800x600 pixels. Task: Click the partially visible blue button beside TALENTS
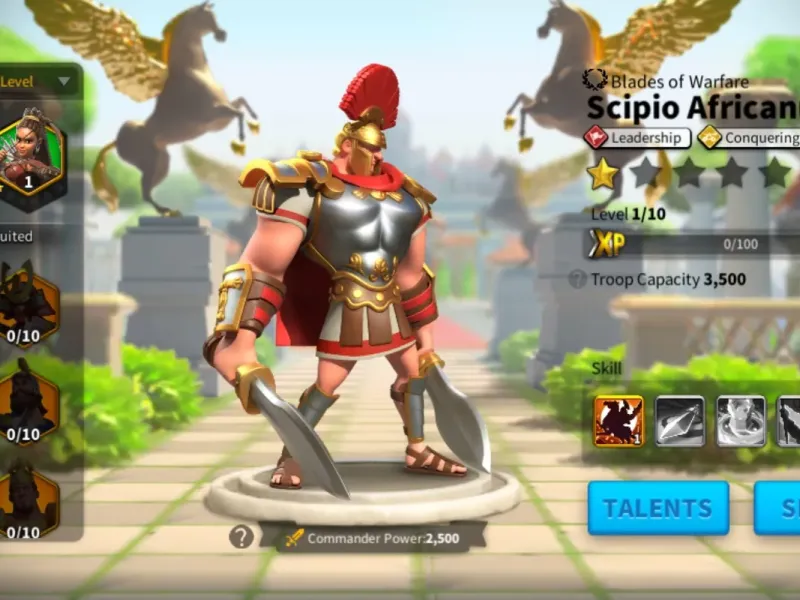point(778,508)
